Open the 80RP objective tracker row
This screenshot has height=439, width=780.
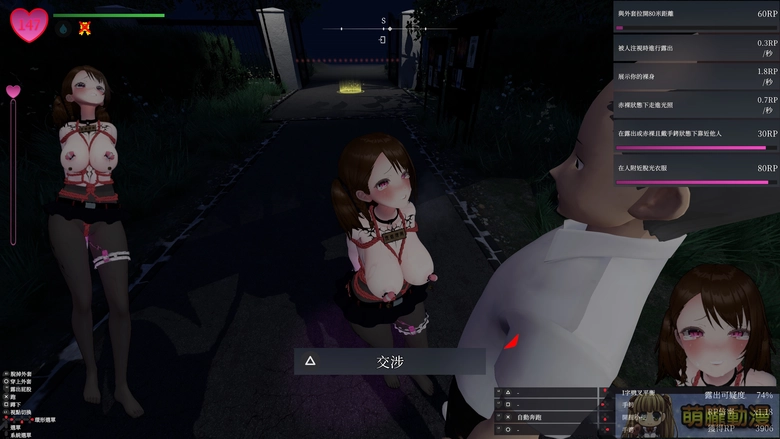pyautogui.click(x=696, y=171)
